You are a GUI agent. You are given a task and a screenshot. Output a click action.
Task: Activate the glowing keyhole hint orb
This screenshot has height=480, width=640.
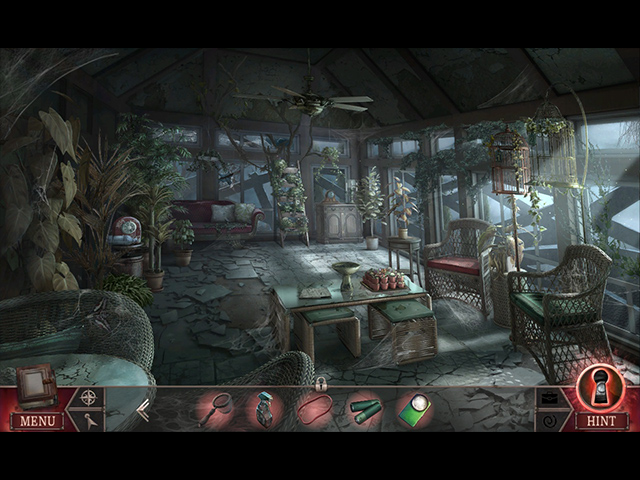pyautogui.click(x=601, y=388)
